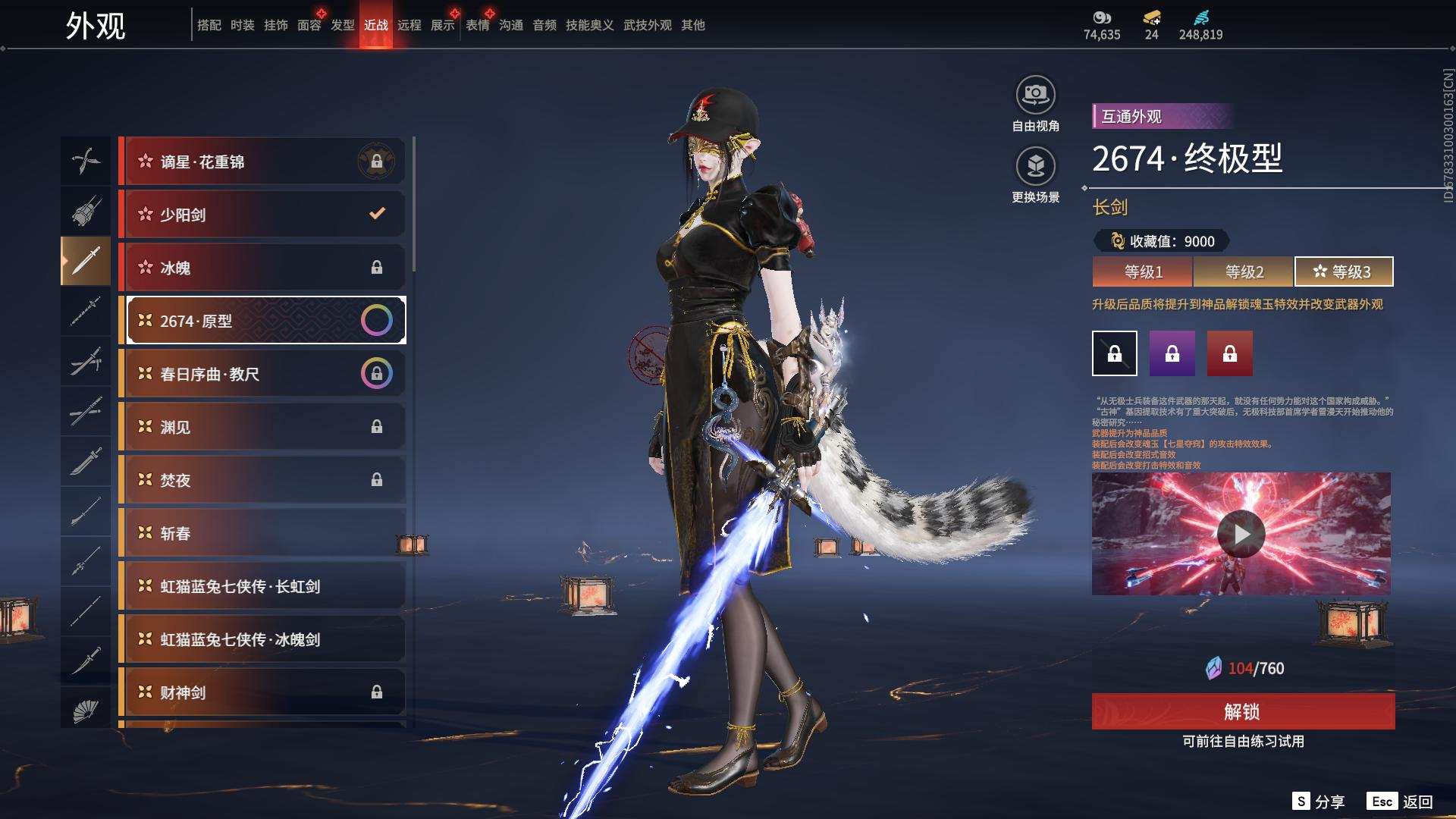Screen dimensions: 1456x819
Task: Choose the folding fan weapon category
Action: (x=86, y=711)
